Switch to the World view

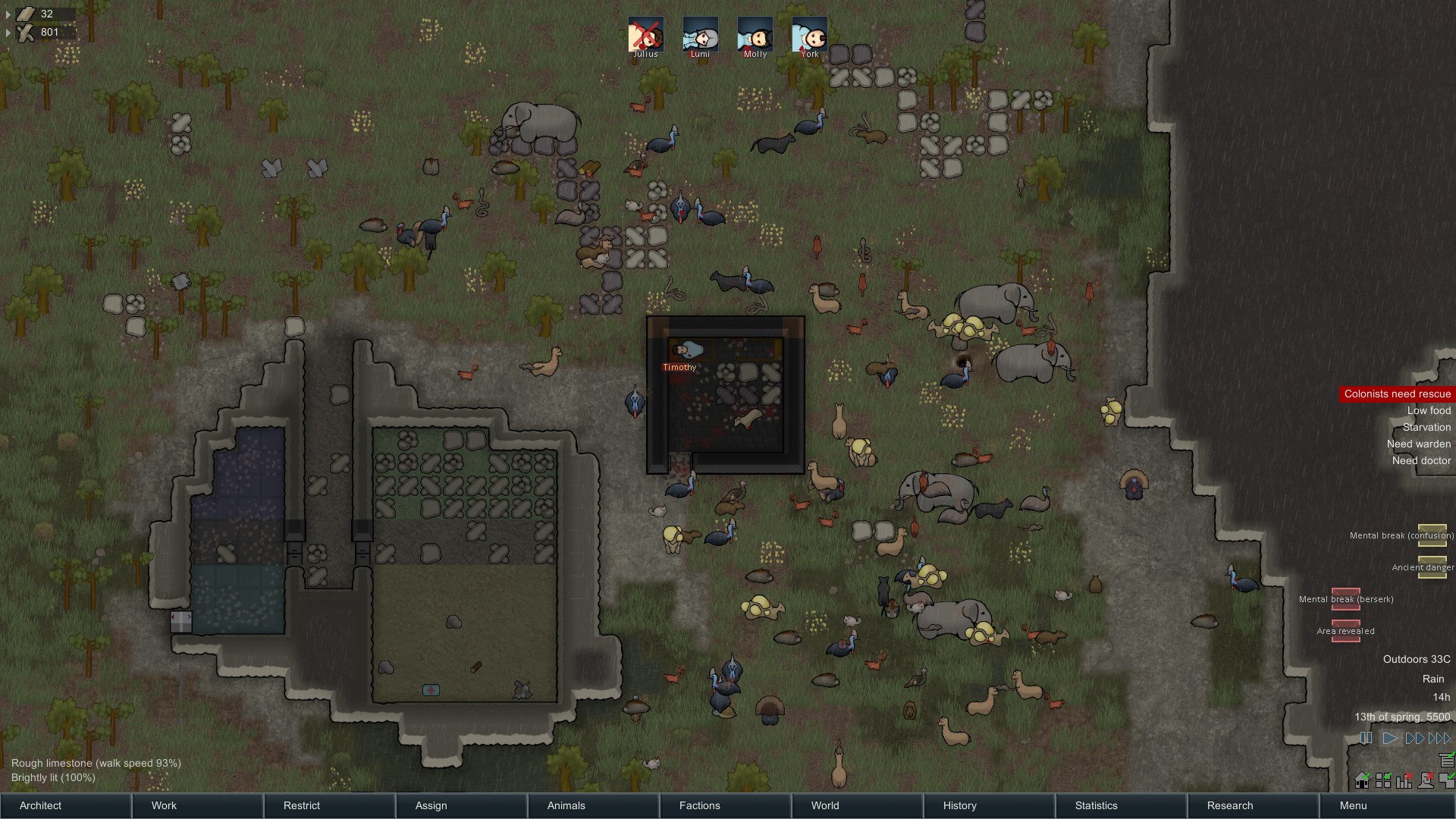tap(825, 805)
